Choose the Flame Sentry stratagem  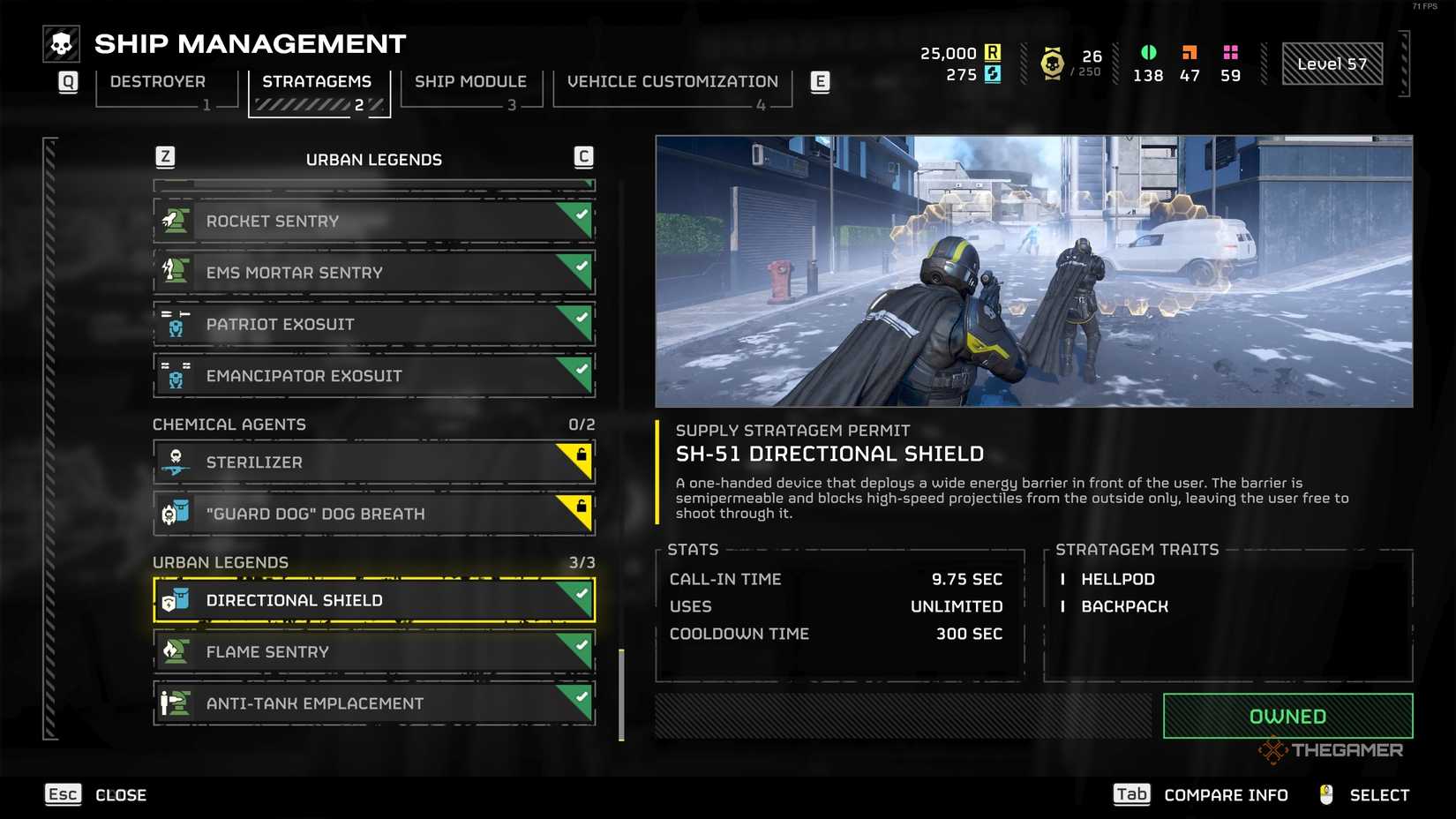tap(373, 652)
